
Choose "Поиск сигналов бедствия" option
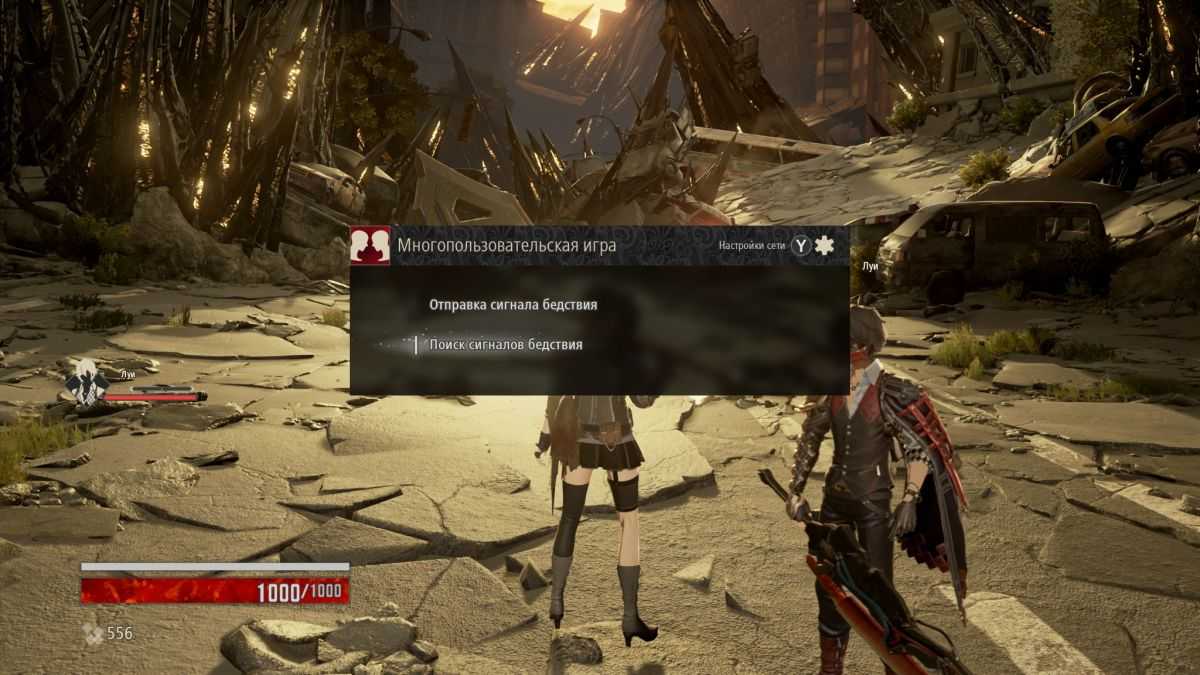click(505, 345)
